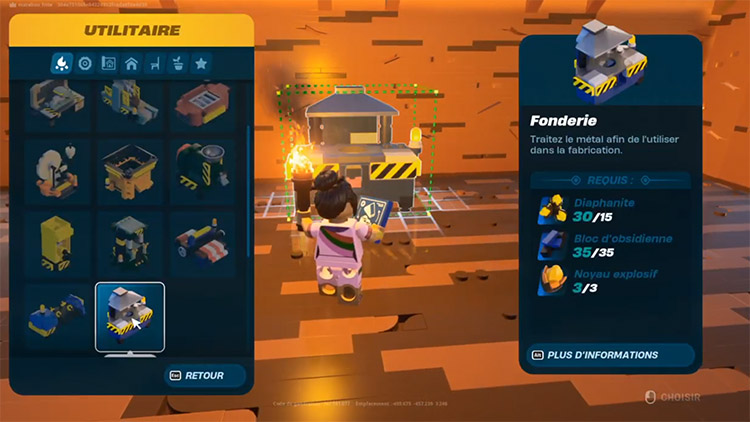Show the potted plant category tab
This screenshot has width=750, height=422.
tap(178, 63)
